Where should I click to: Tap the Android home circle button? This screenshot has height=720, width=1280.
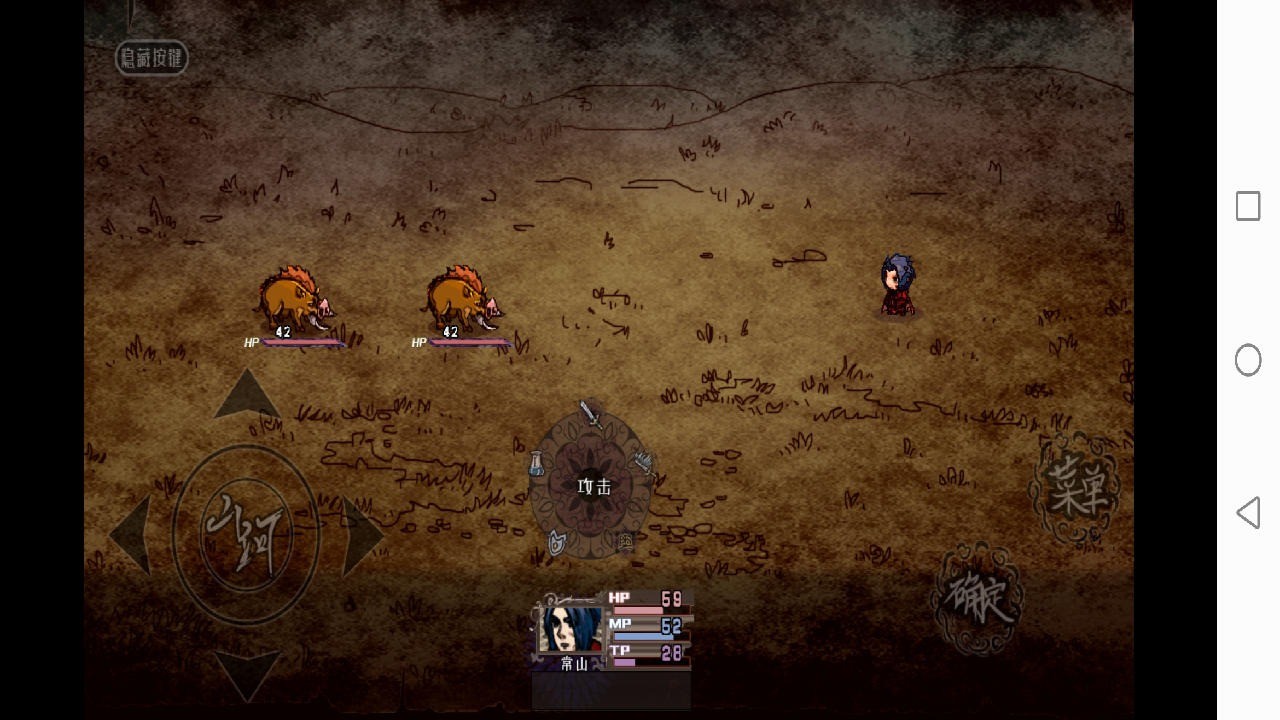coord(1247,360)
